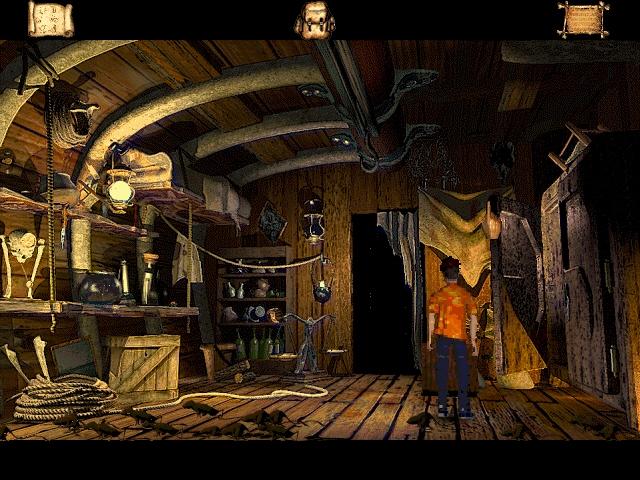The width and height of the screenshot is (640, 480).
Task: Open the bone-framed scroll menu icon
Action: 583,19
